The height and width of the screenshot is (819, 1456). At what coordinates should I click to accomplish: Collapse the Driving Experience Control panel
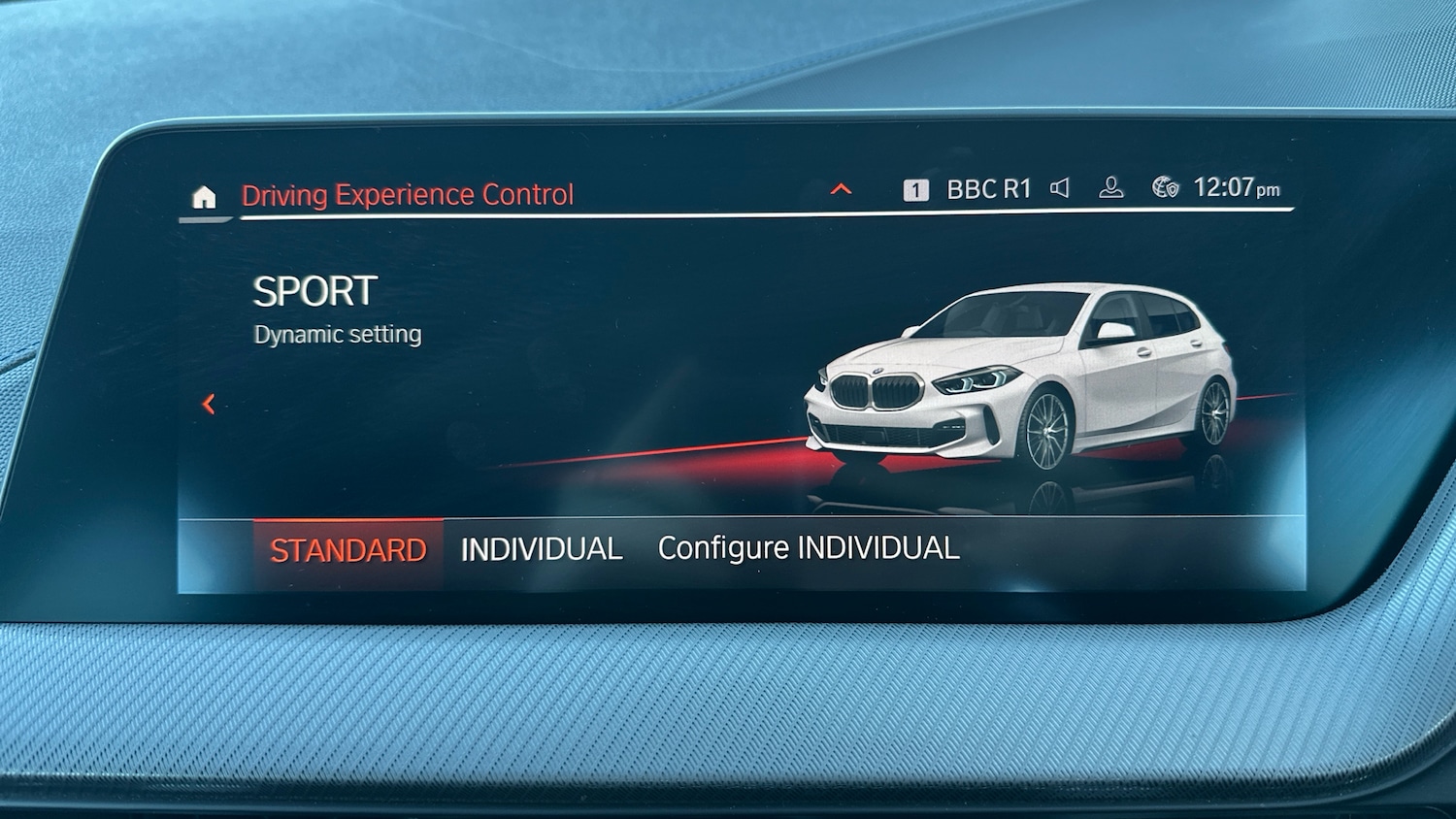point(841,189)
